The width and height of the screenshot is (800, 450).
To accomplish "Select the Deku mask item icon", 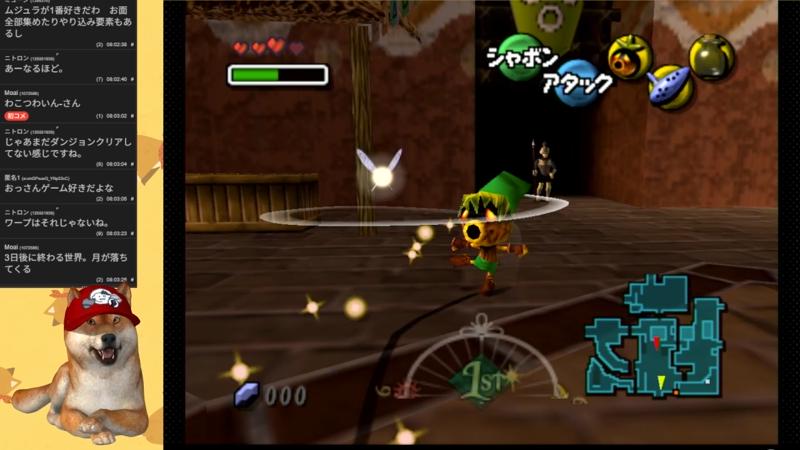I will pos(629,56).
